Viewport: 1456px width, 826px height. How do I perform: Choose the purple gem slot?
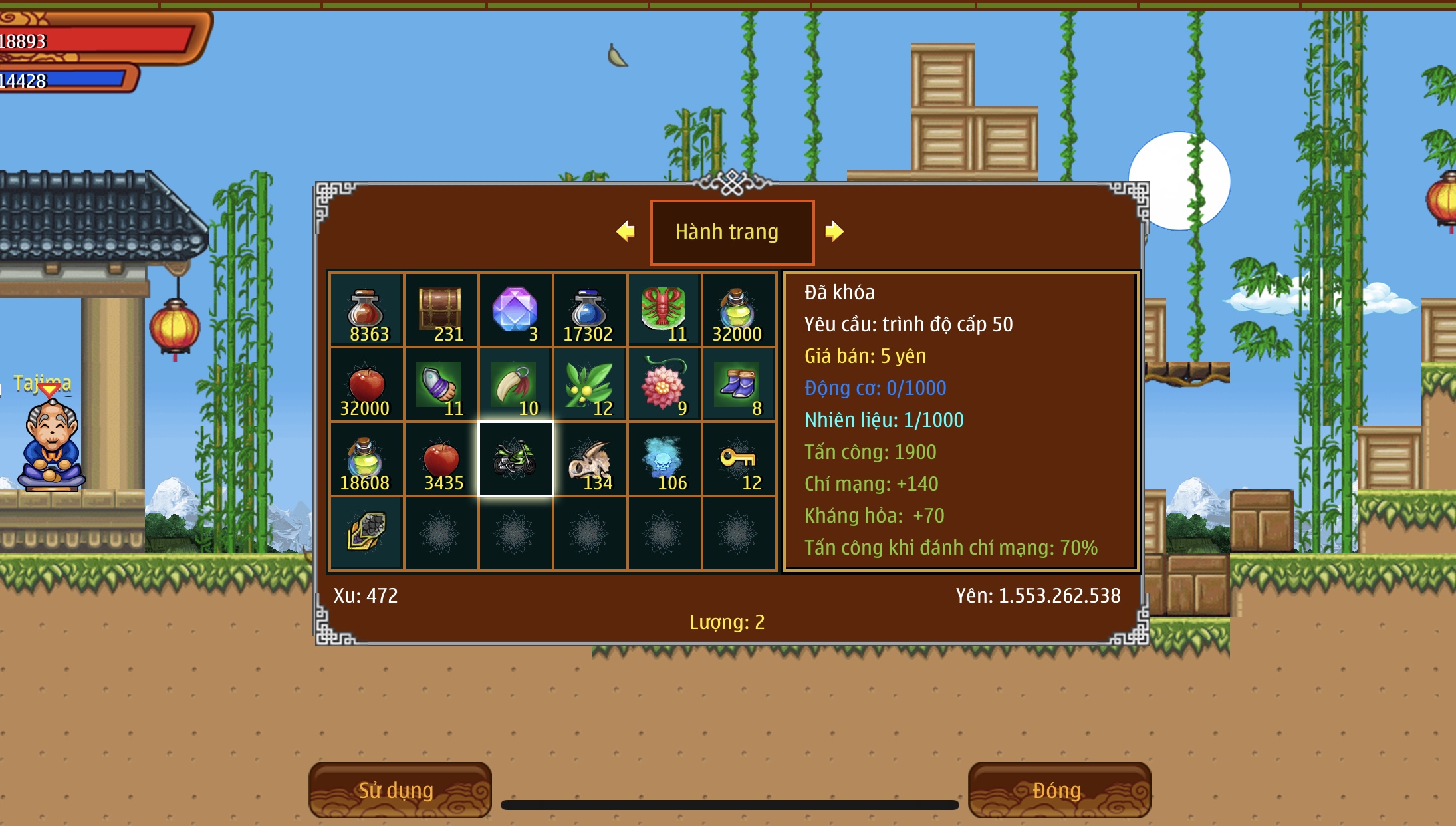coord(515,311)
